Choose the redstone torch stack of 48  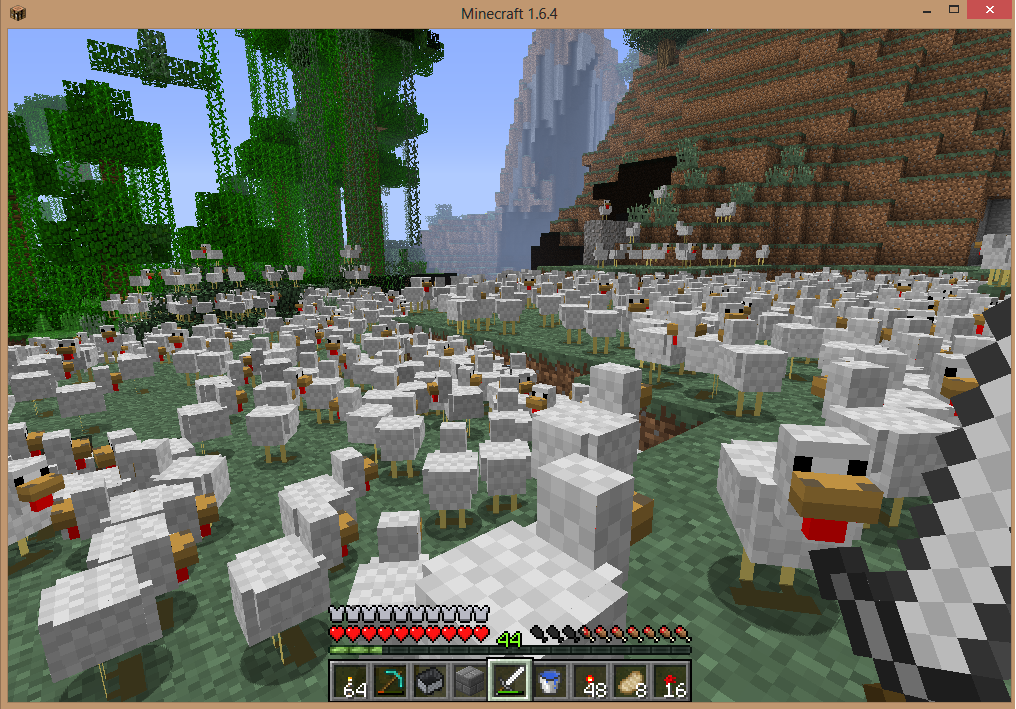point(588,681)
